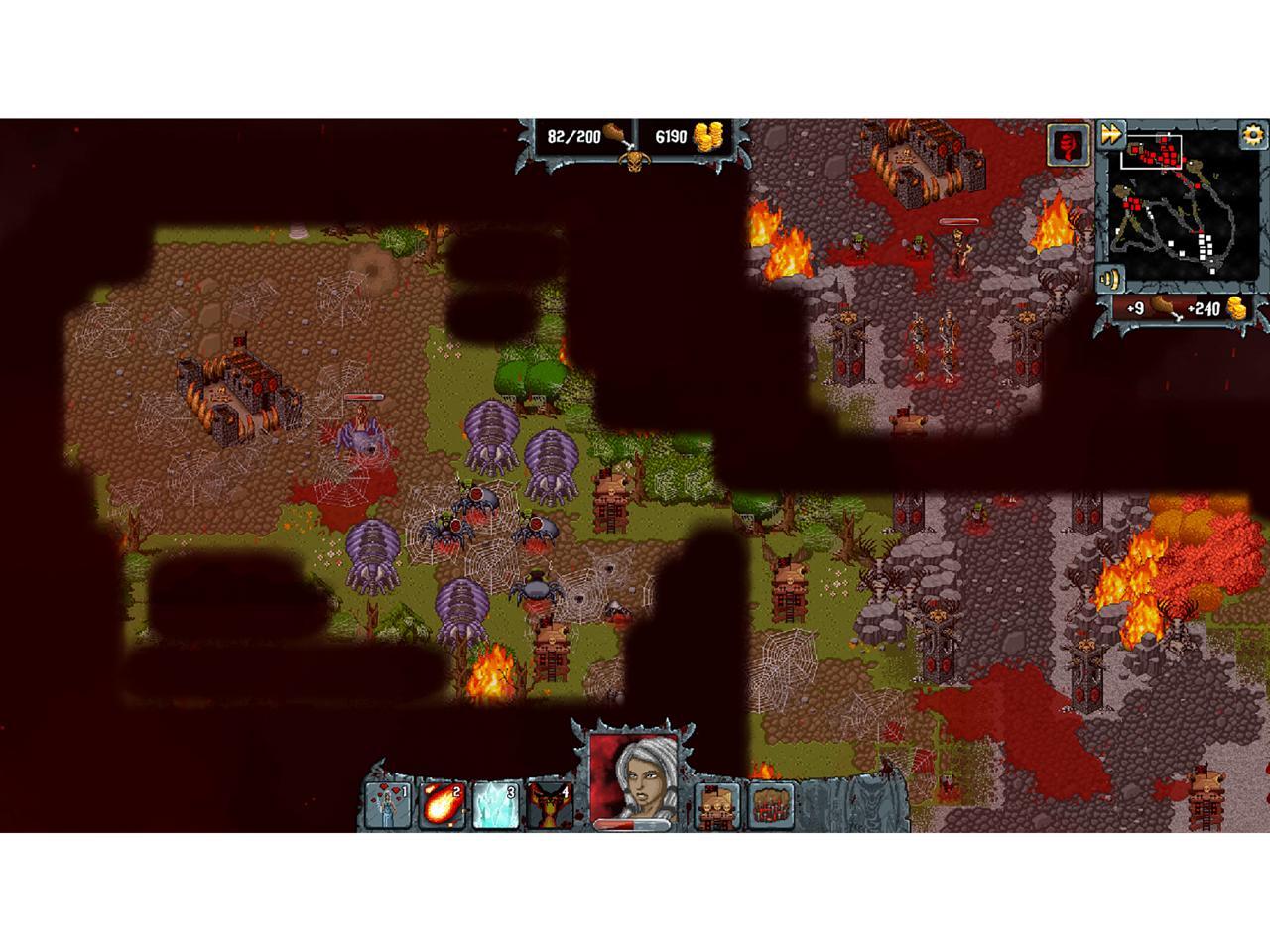
Task: Click the red demon emblem beside the minimap
Action: pos(1070,147)
